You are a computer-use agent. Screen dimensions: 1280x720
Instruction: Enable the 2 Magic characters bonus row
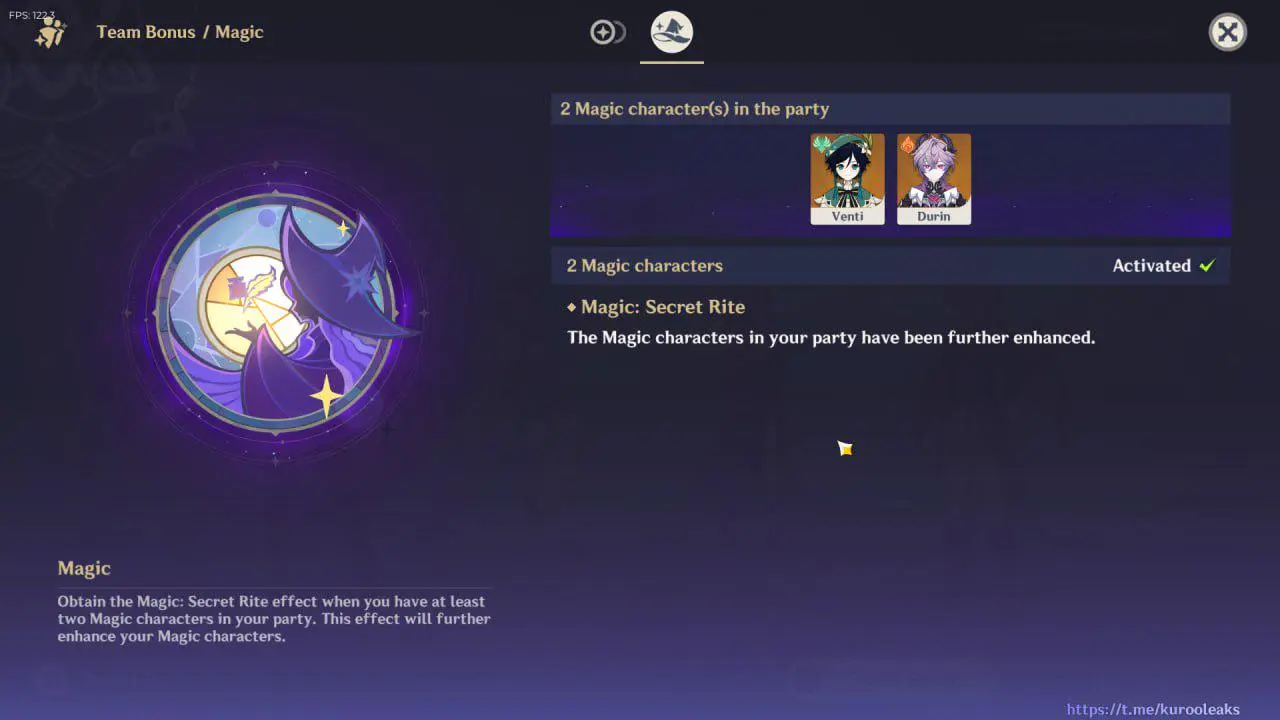(890, 265)
